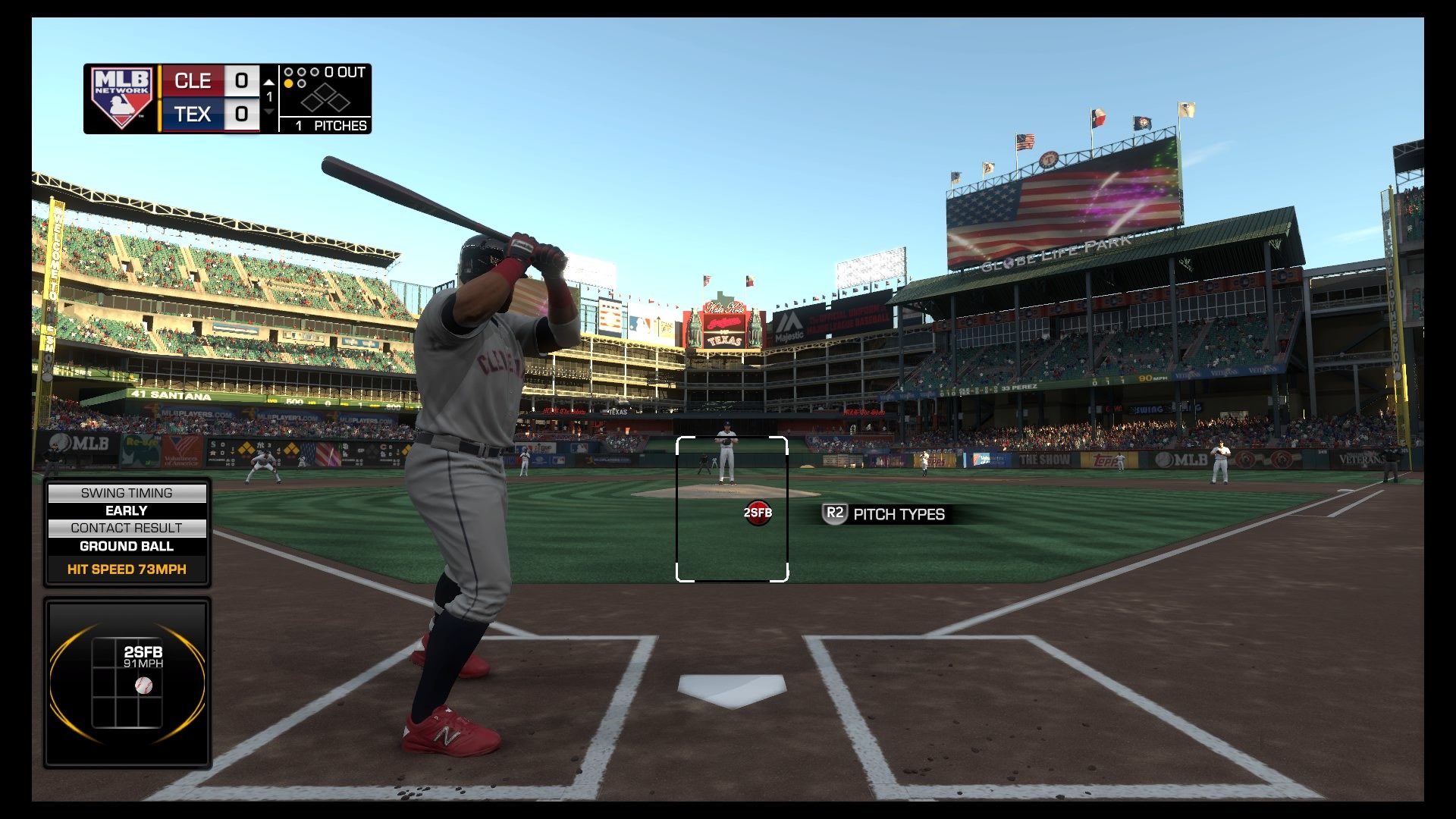Click the HIT SPEED 73MPH indicator bar
Image resolution: width=1456 pixels, height=819 pixels.
tap(127, 569)
